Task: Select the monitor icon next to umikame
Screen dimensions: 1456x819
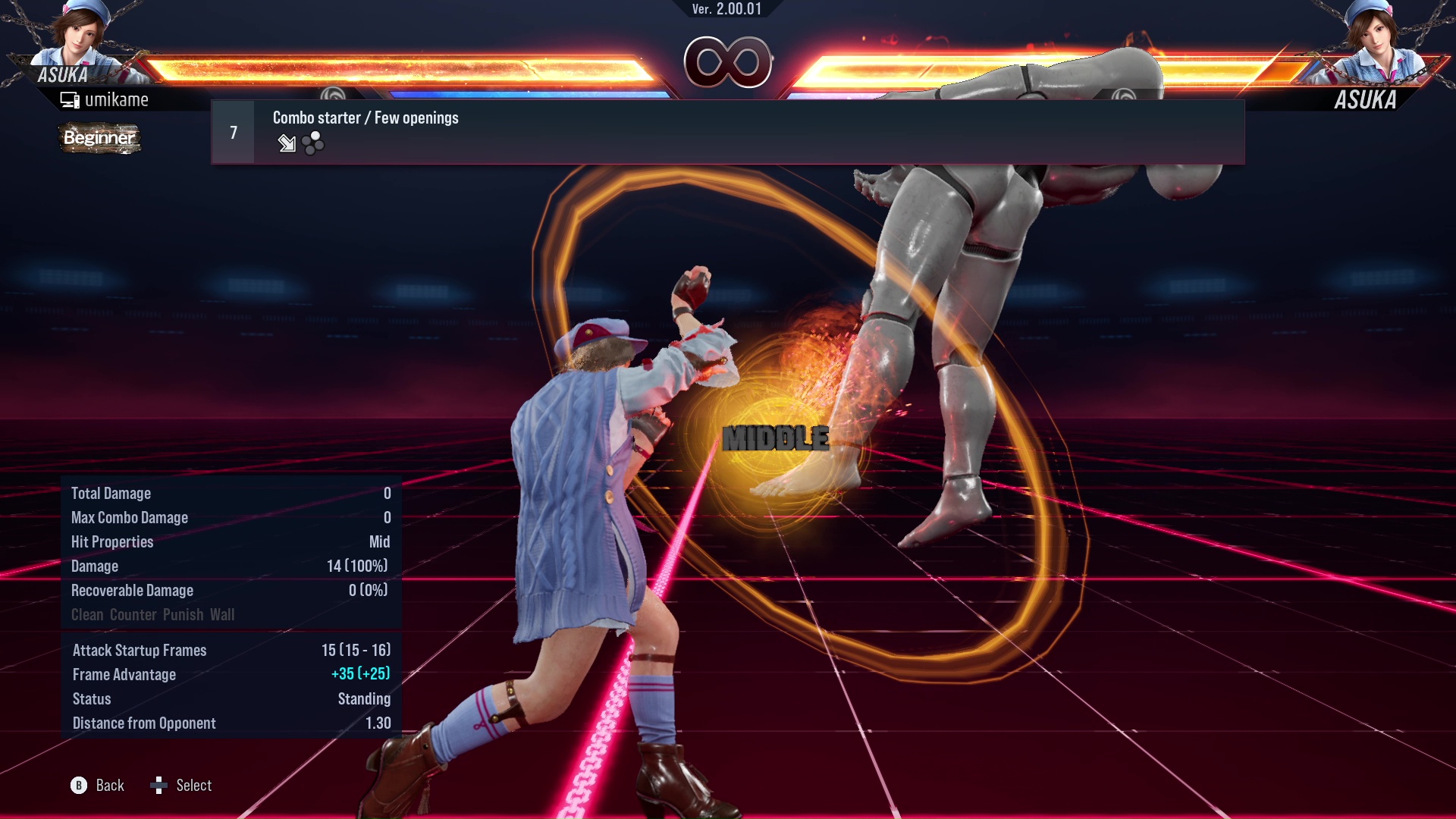Action: [70, 99]
